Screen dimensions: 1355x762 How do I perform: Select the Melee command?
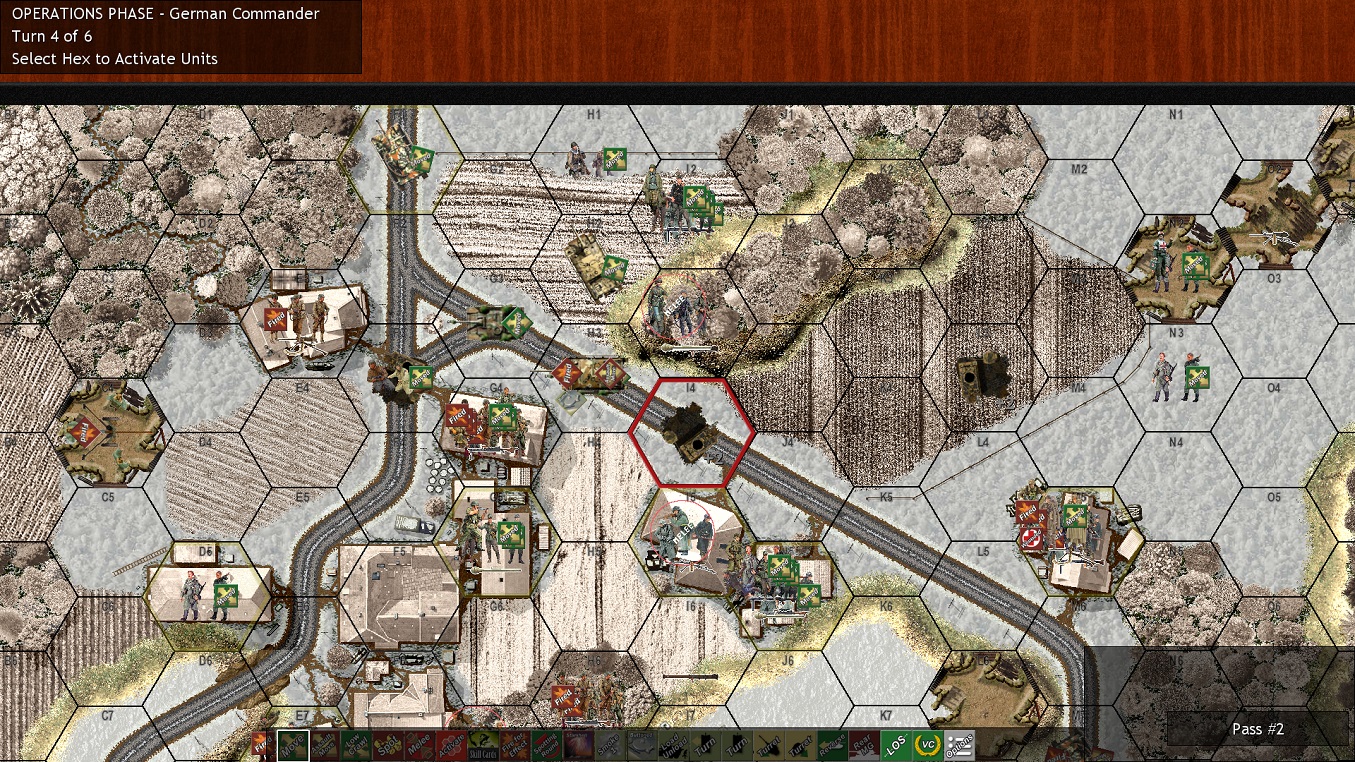[x=419, y=745]
